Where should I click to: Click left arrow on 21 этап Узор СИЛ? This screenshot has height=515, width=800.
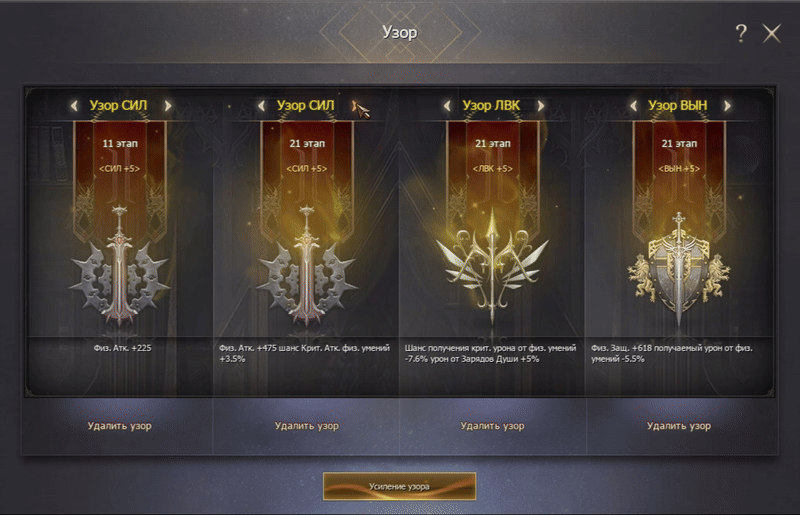tap(261, 104)
